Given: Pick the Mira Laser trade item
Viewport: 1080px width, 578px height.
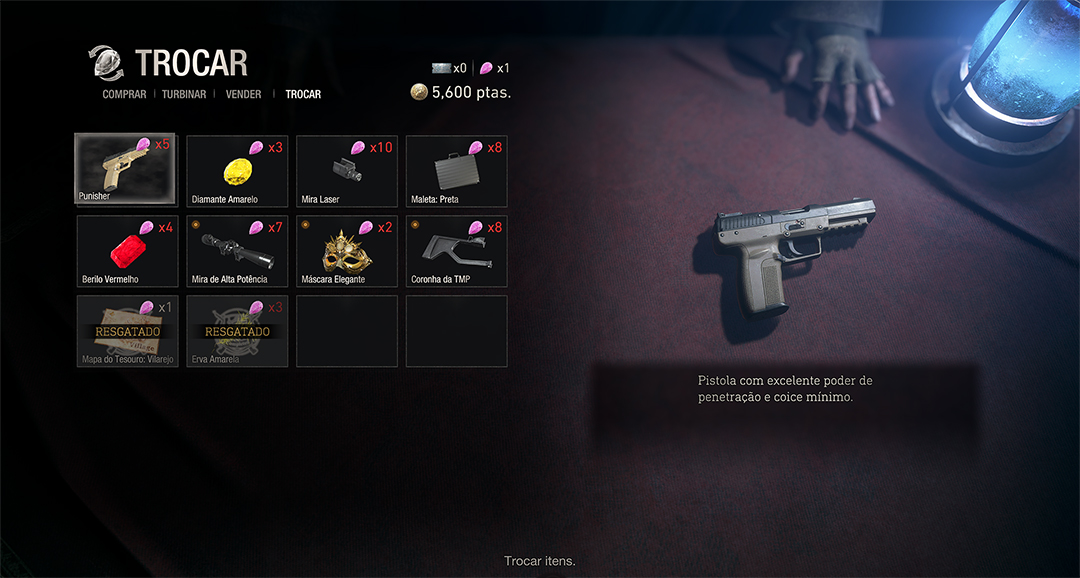Looking at the screenshot, I should pyautogui.click(x=347, y=171).
